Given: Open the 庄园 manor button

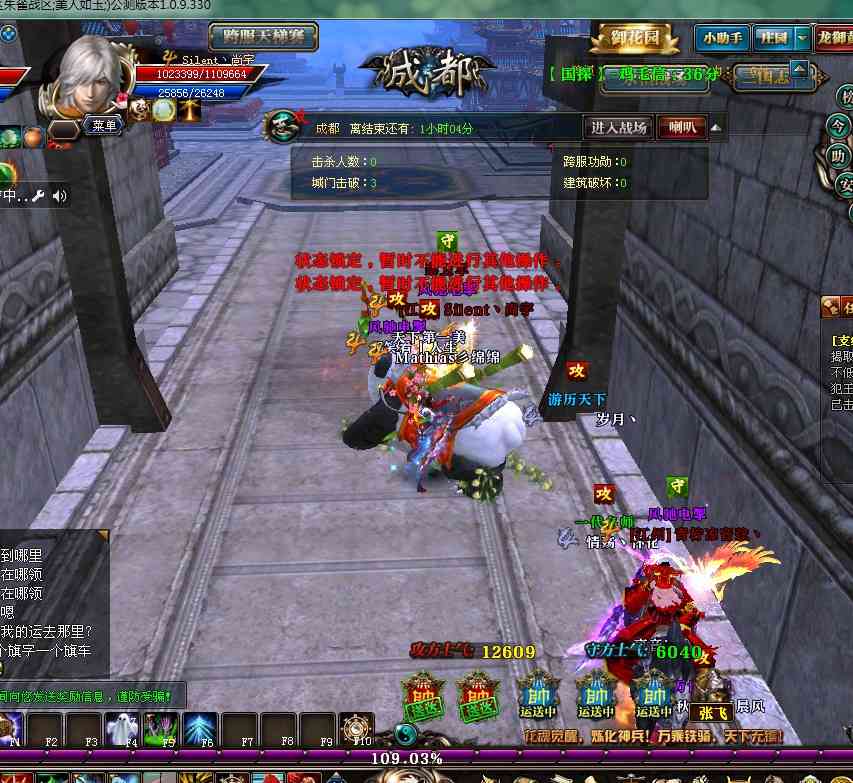Looking at the screenshot, I should click(773, 39).
